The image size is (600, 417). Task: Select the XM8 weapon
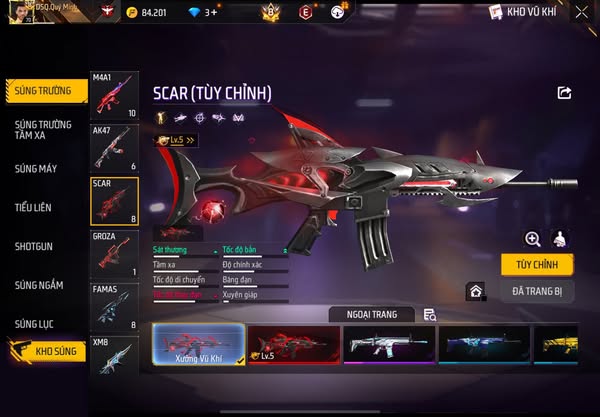coord(113,356)
